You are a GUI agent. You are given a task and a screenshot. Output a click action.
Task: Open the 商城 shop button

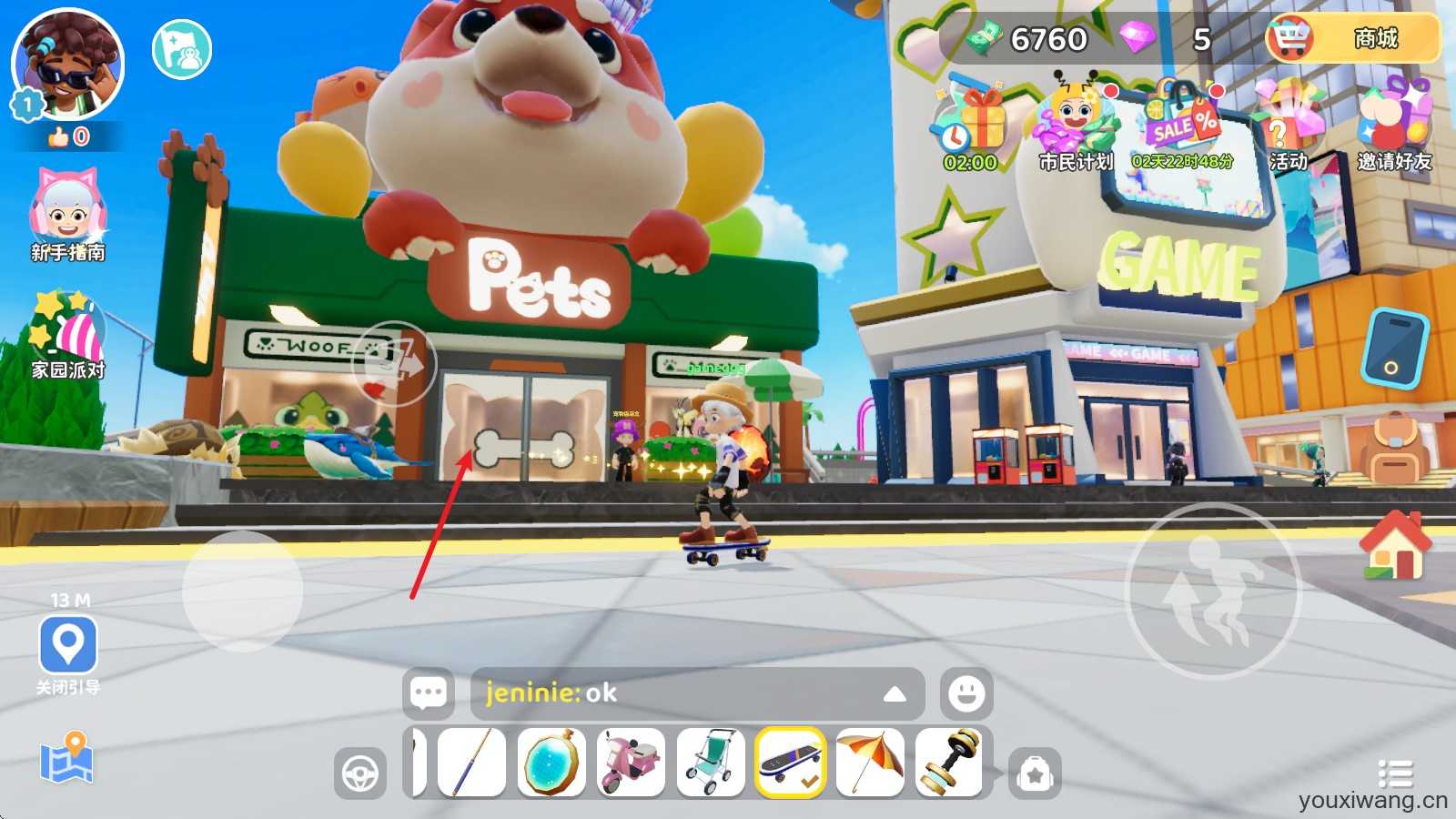pos(1353,39)
